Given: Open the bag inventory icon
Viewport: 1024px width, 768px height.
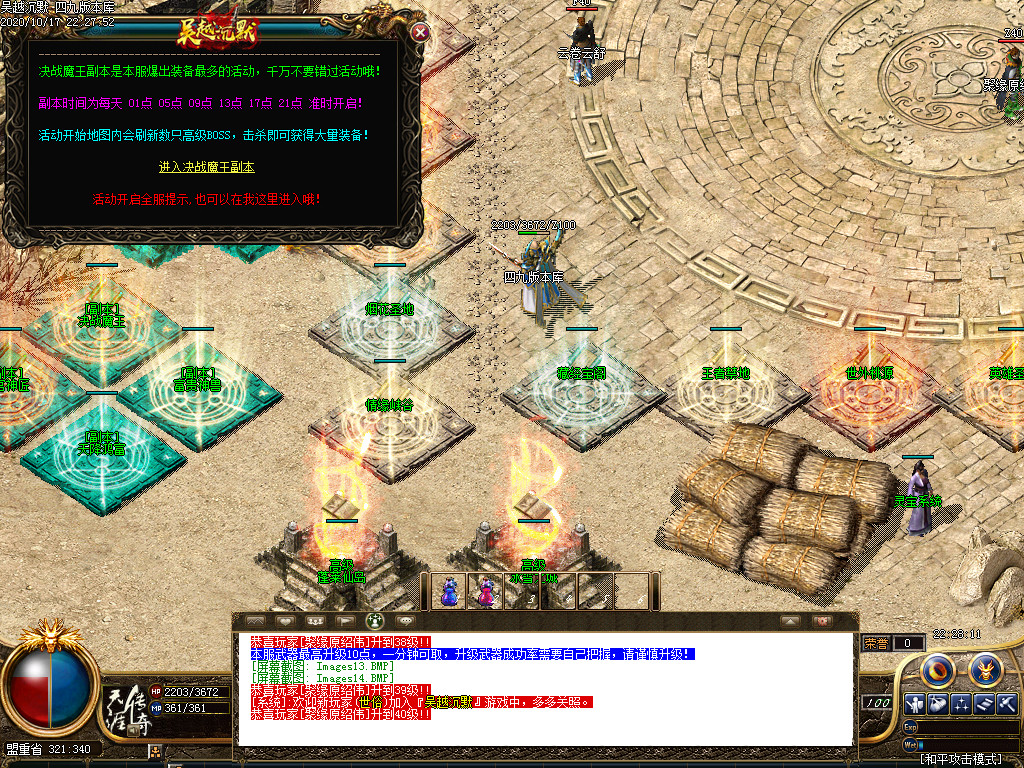Looking at the screenshot, I should pyautogui.click(x=937, y=704).
